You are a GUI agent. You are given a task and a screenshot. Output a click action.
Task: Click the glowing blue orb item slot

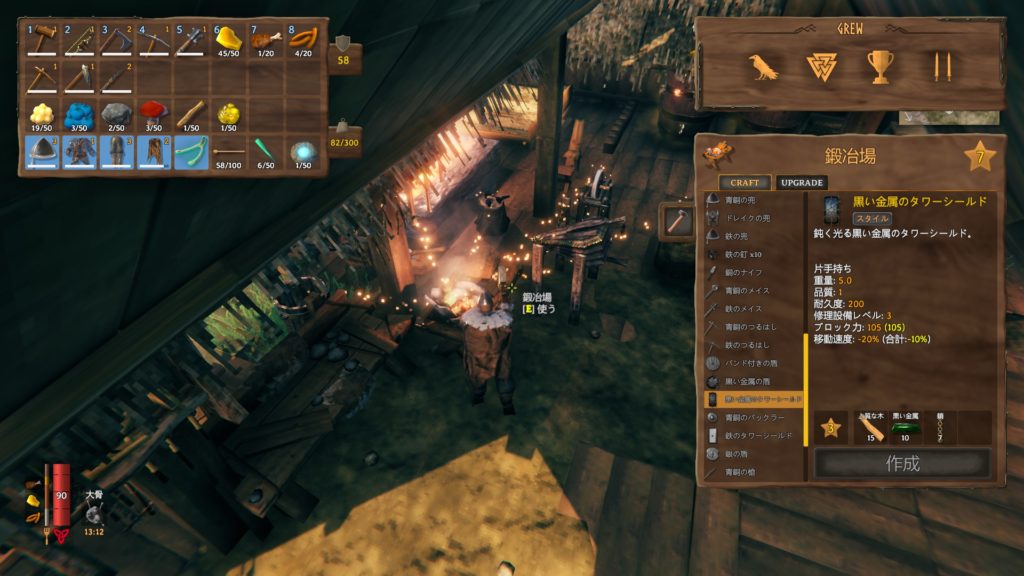click(x=303, y=152)
